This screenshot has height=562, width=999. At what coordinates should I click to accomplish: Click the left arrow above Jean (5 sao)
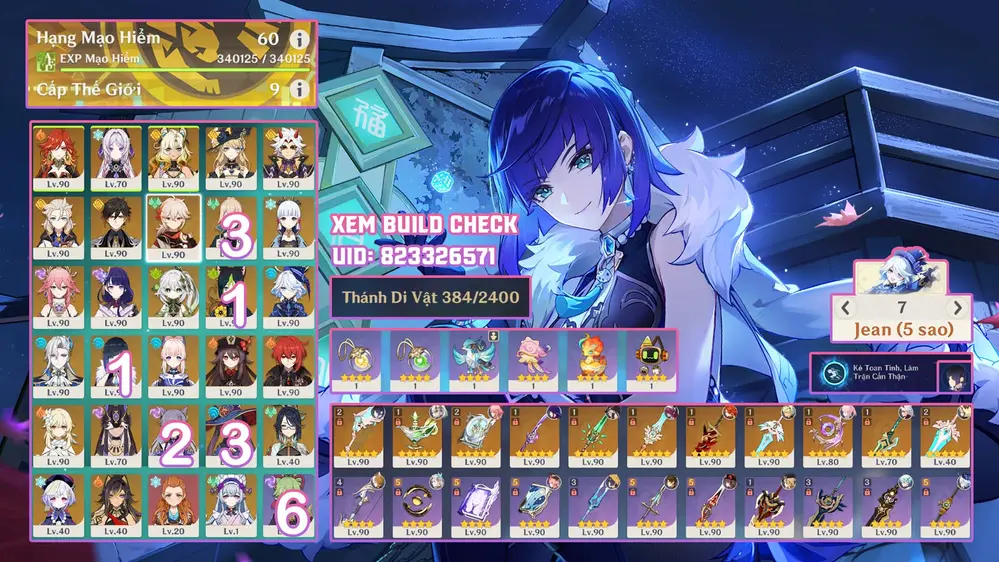click(844, 308)
